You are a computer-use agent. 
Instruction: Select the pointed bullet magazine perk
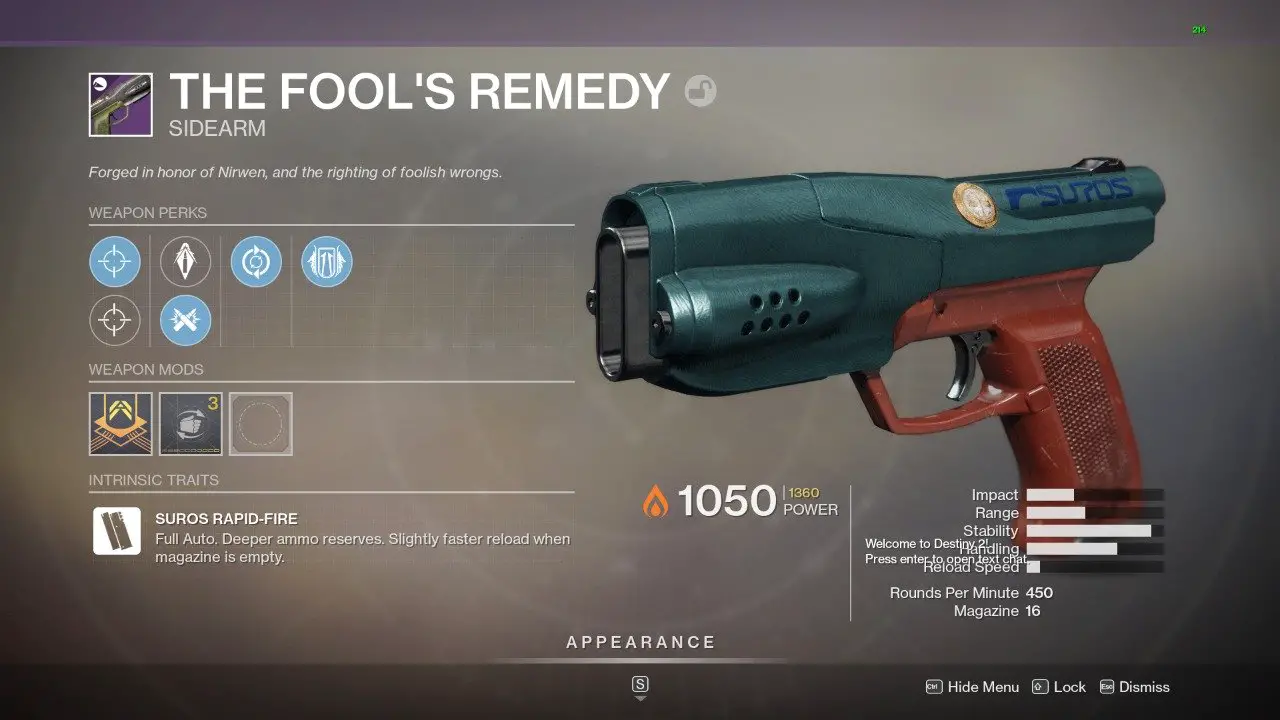[185, 262]
